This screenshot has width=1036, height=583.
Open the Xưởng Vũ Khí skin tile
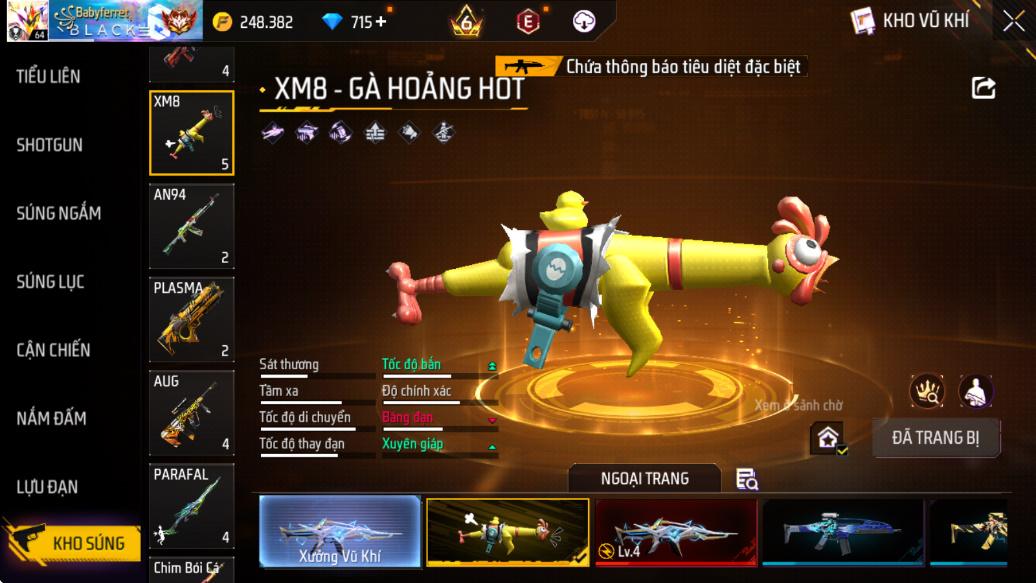tap(340, 532)
